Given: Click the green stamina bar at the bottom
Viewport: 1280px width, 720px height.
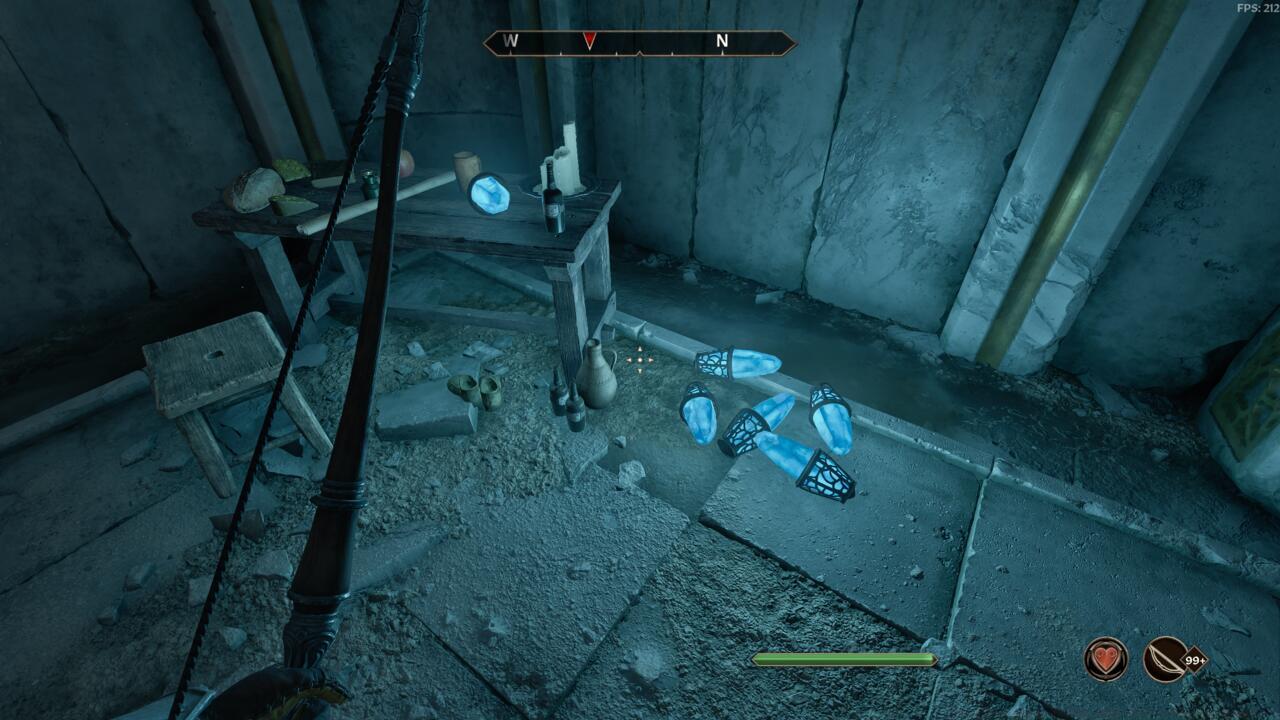Looking at the screenshot, I should pos(843,658).
